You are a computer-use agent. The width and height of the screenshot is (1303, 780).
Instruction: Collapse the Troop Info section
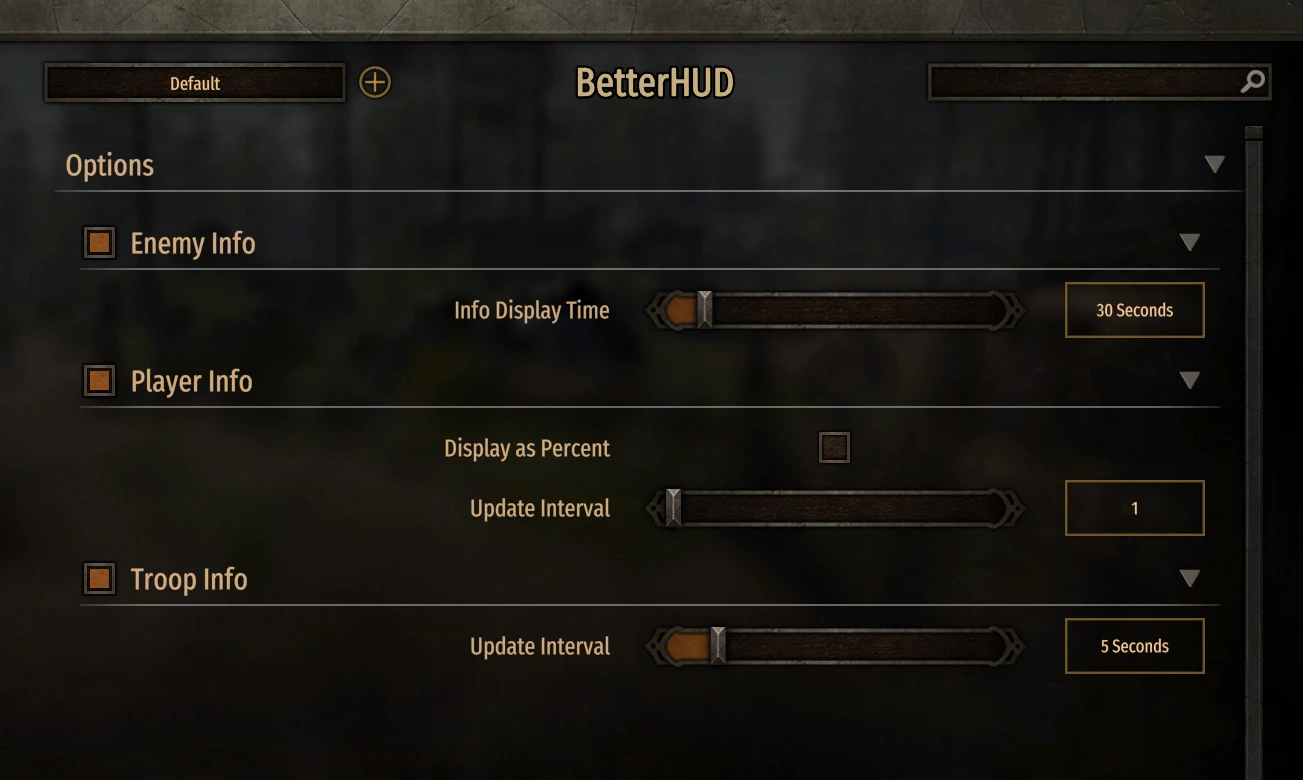(1190, 578)
